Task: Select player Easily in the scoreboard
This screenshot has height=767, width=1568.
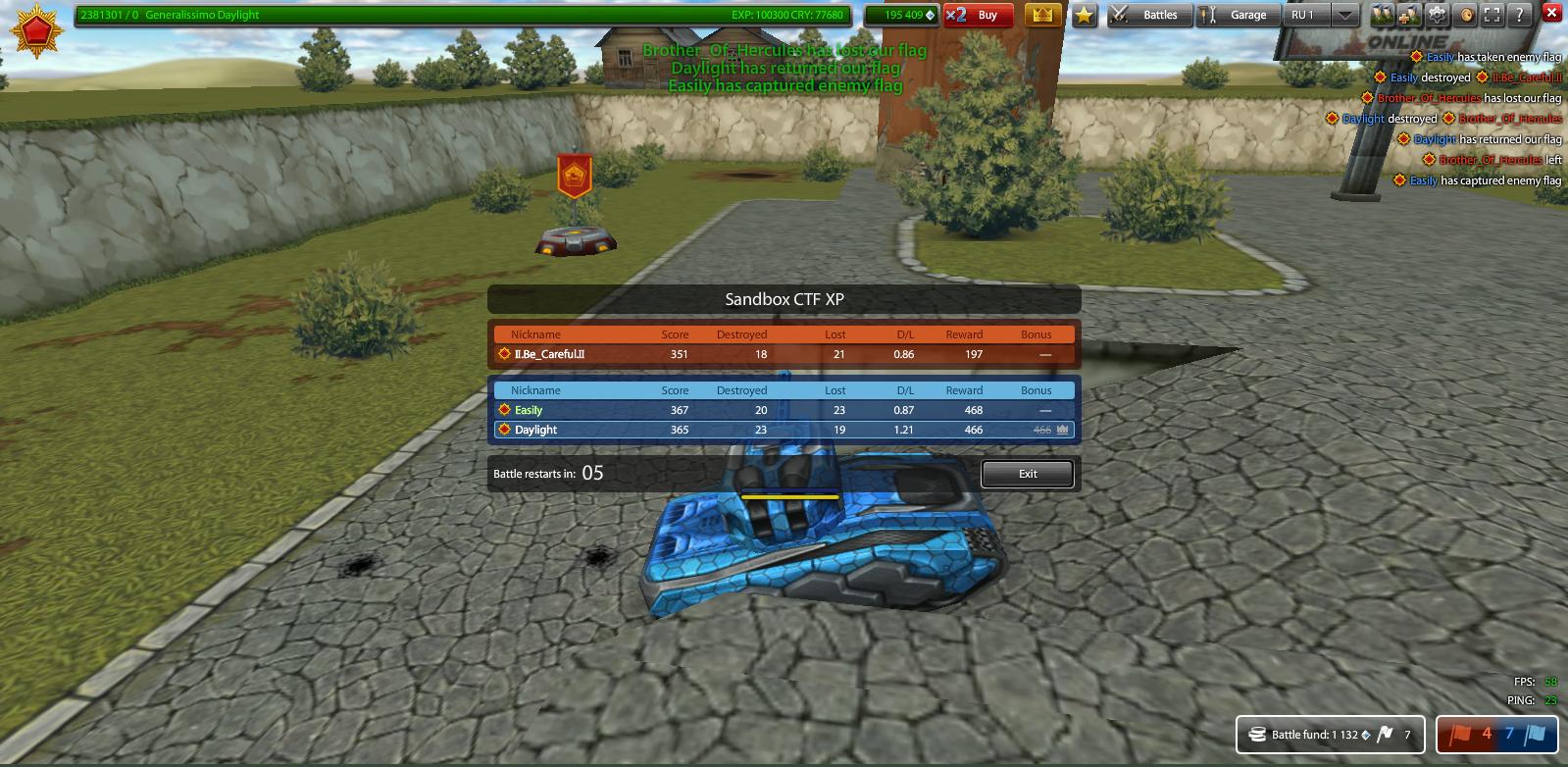Action: coord(529,410)
